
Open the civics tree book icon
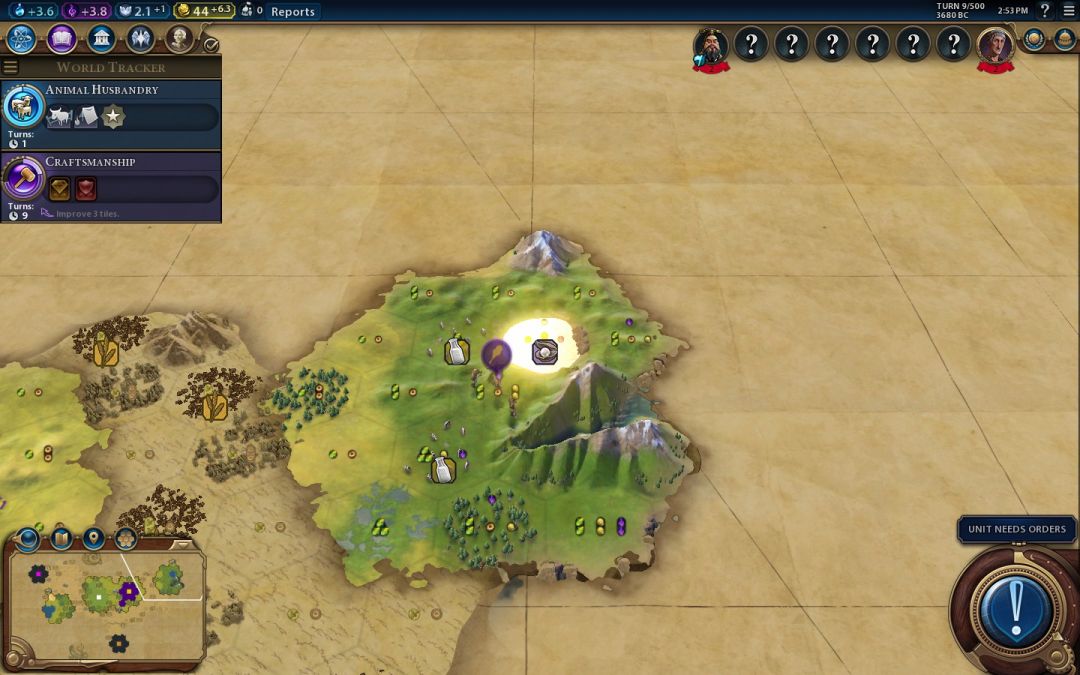tap(61, 39)
